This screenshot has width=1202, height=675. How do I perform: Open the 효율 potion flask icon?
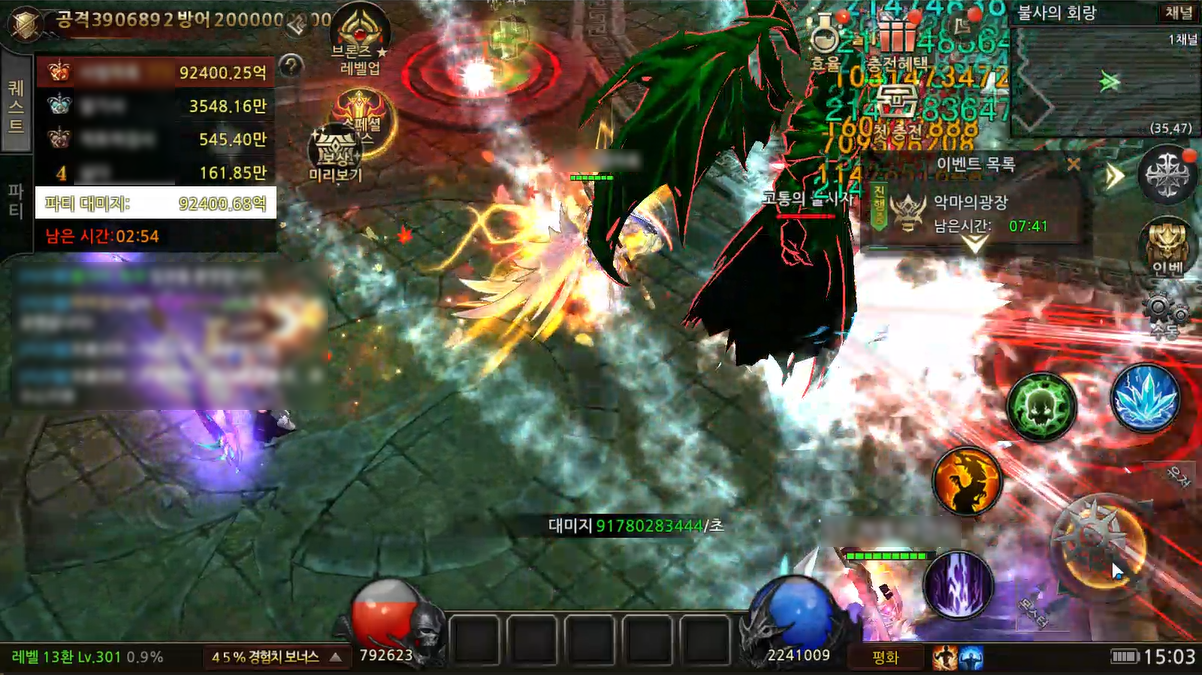pyautogui.click(x=825, y=35)
